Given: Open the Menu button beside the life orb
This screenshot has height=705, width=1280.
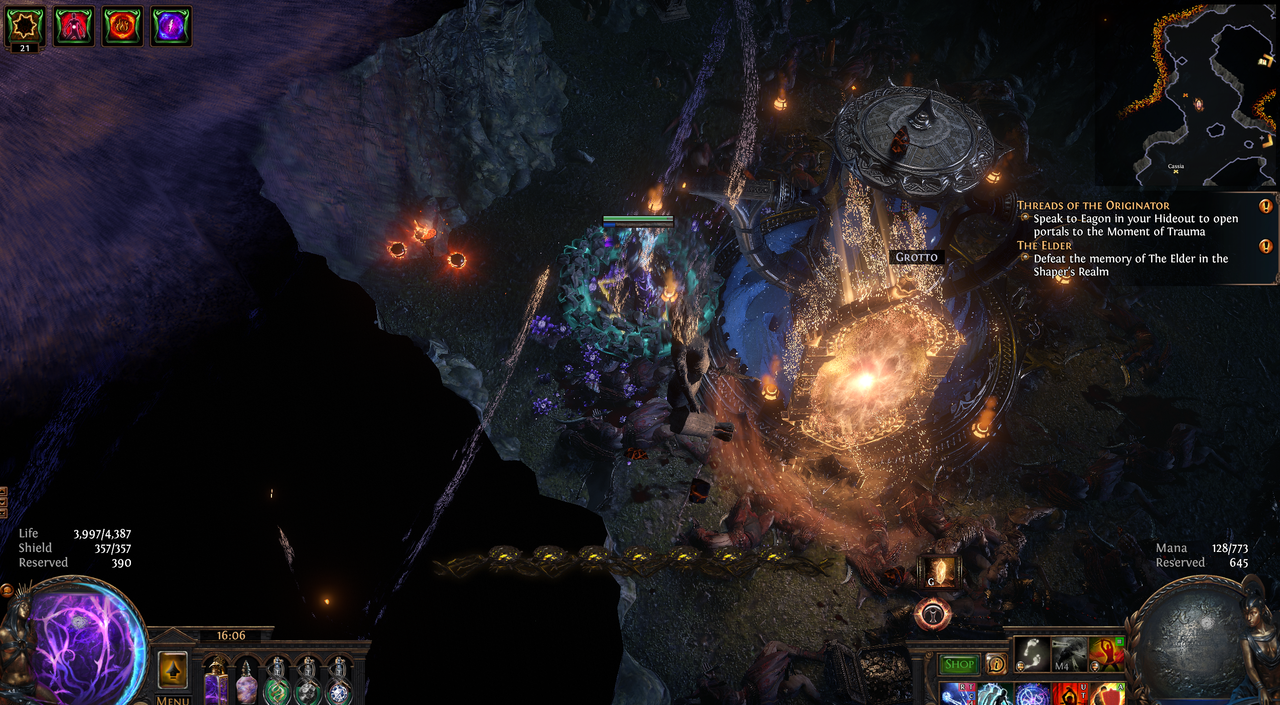Looking at the screenshot, I should pyautogui.click(x=173, y=699).
